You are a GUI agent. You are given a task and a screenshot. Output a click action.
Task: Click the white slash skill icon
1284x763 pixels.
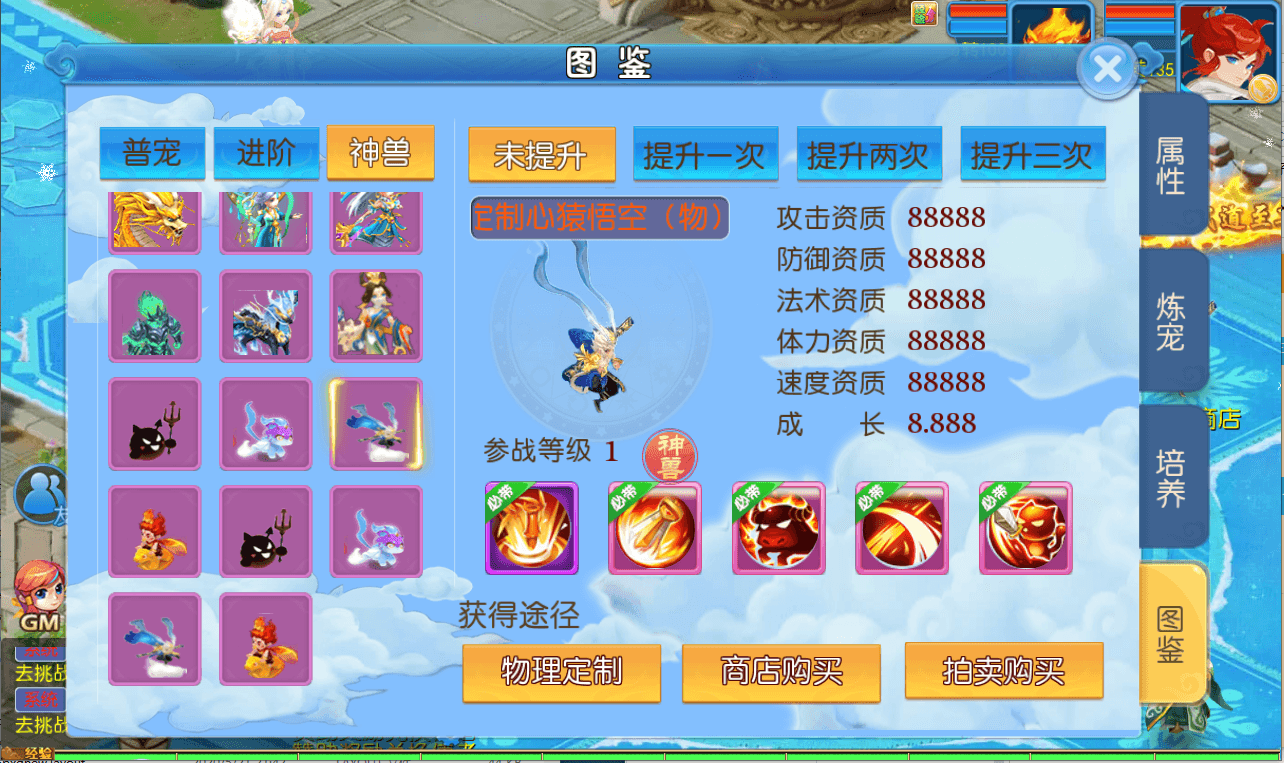click(902, 528)
